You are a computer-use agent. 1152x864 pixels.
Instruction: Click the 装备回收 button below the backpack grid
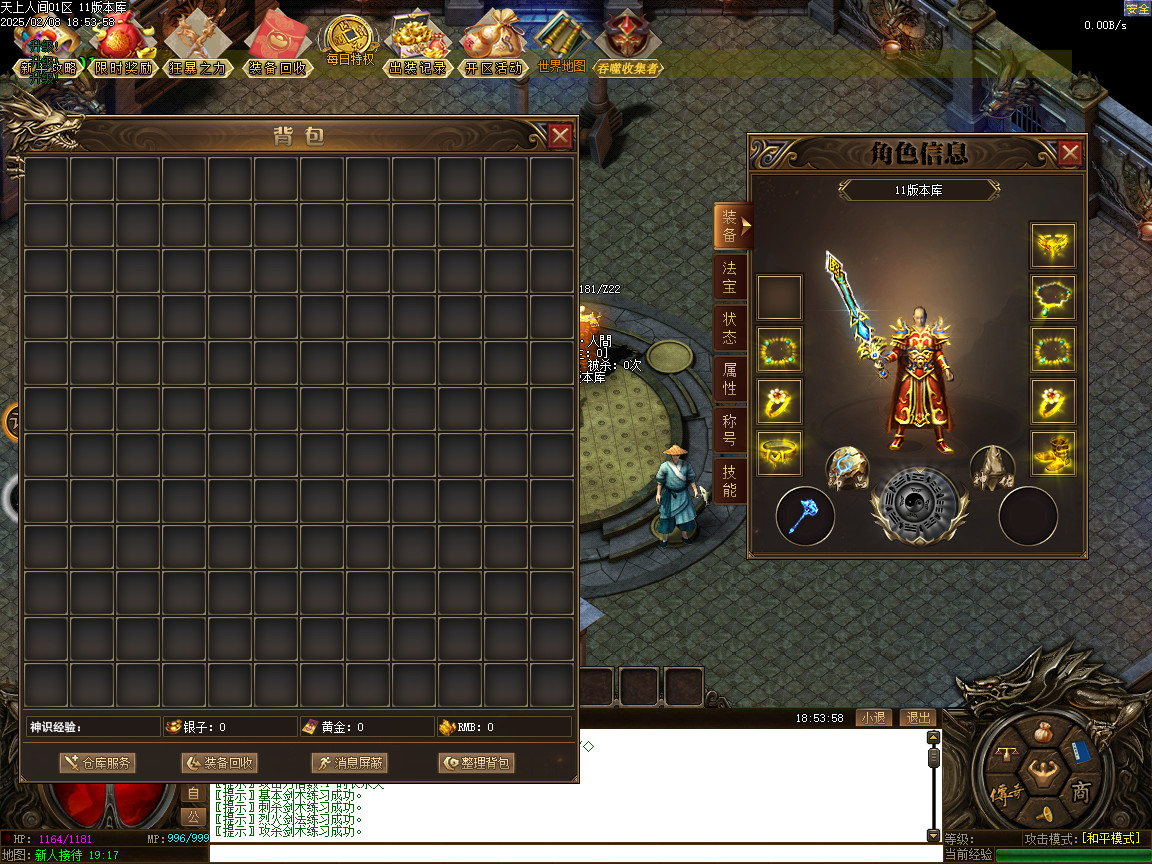[219, 763]
